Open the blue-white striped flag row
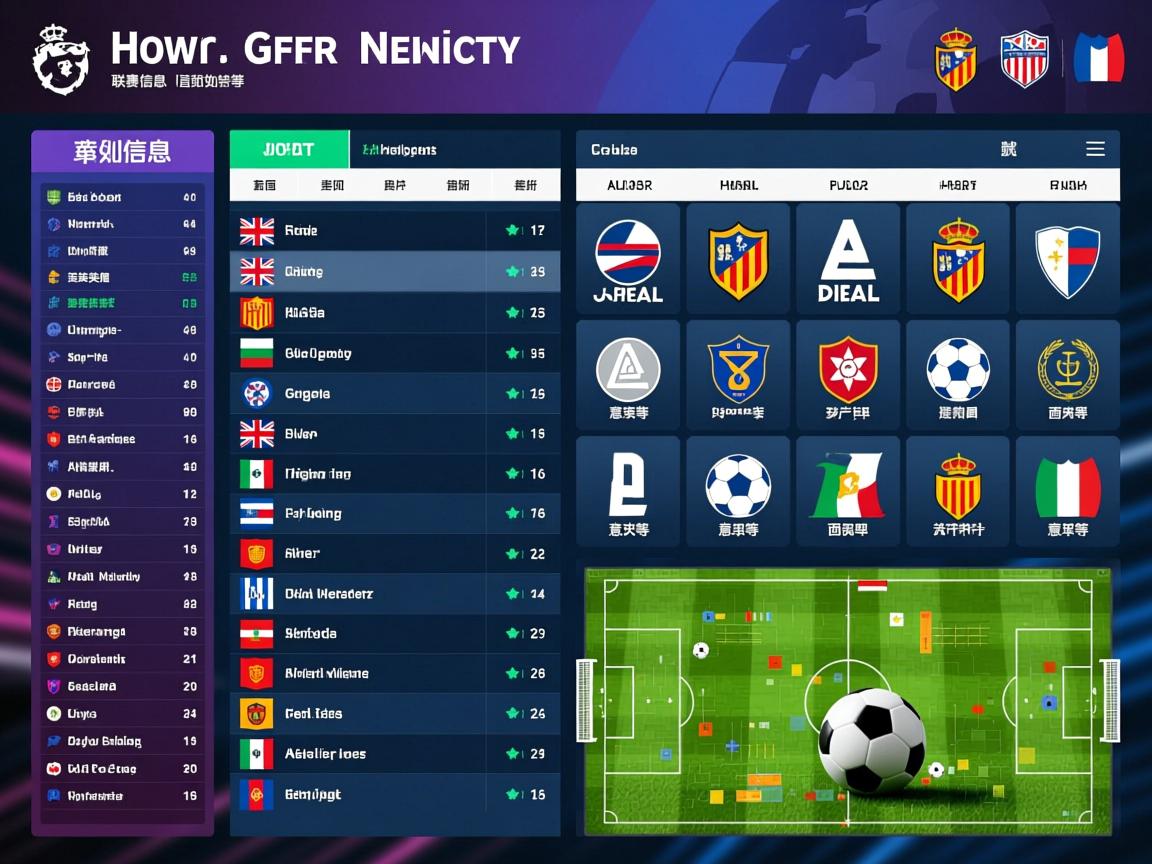This screenshot has height=864, width=1152. 394,594
